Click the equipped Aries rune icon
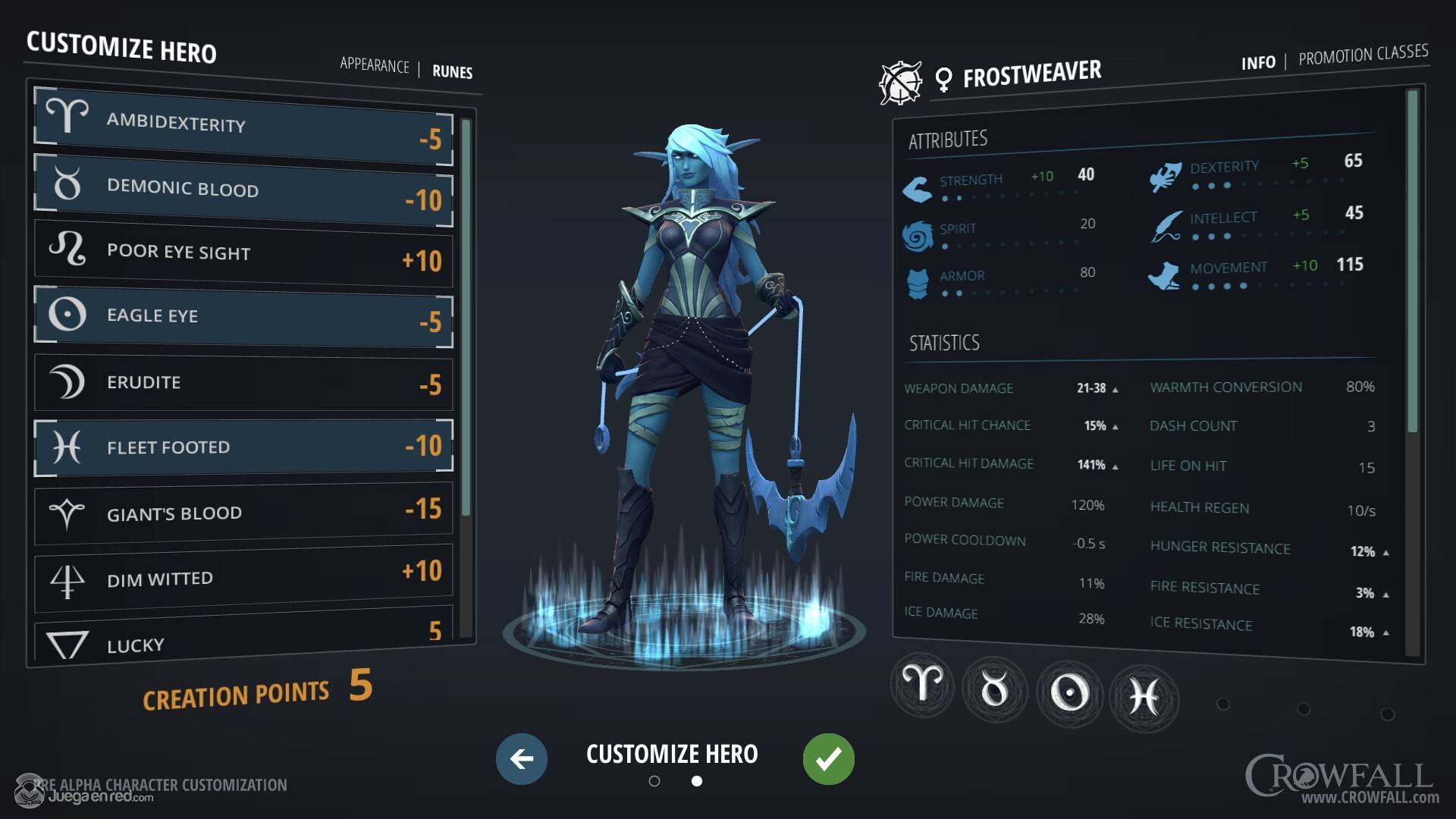Screen dimensions: 1456x819 point(922,684)
